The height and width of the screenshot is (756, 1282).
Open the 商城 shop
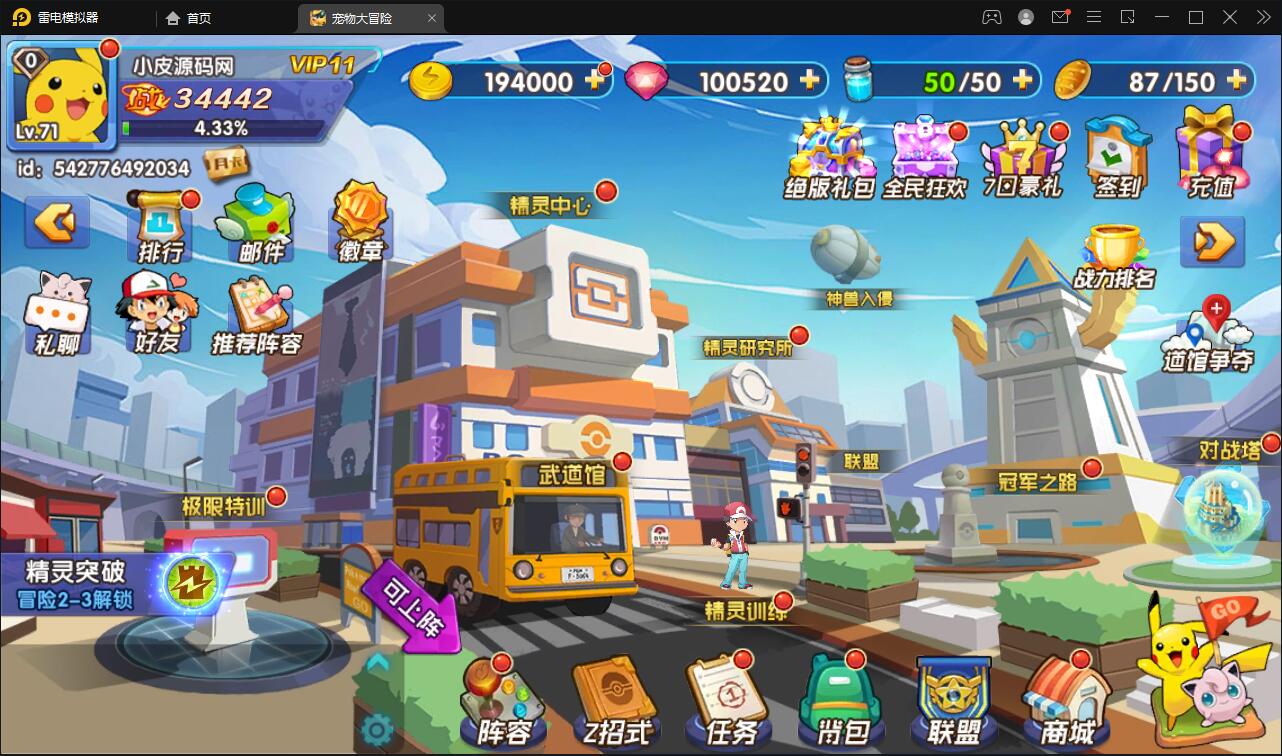tap(1065, 700)
